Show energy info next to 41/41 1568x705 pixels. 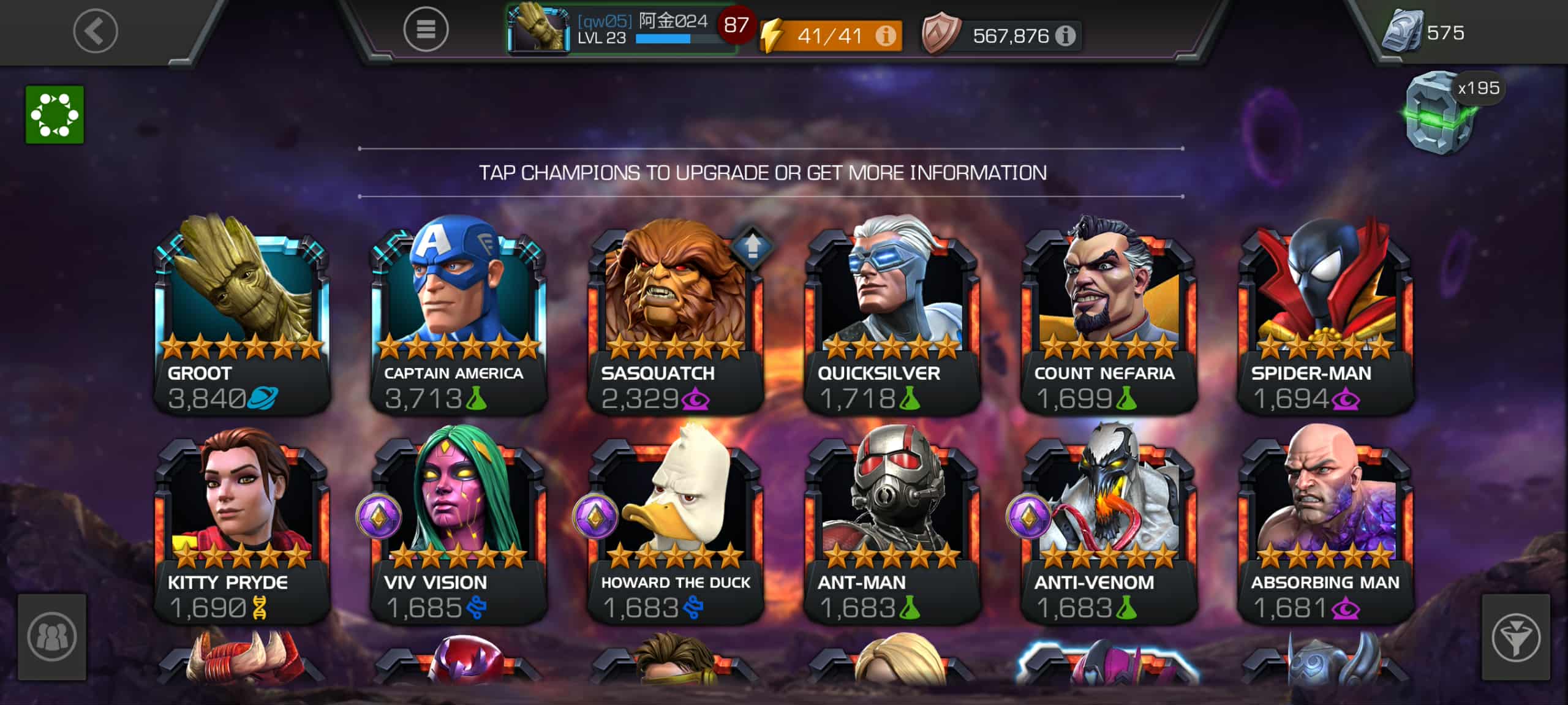click(x=885, y=36)
